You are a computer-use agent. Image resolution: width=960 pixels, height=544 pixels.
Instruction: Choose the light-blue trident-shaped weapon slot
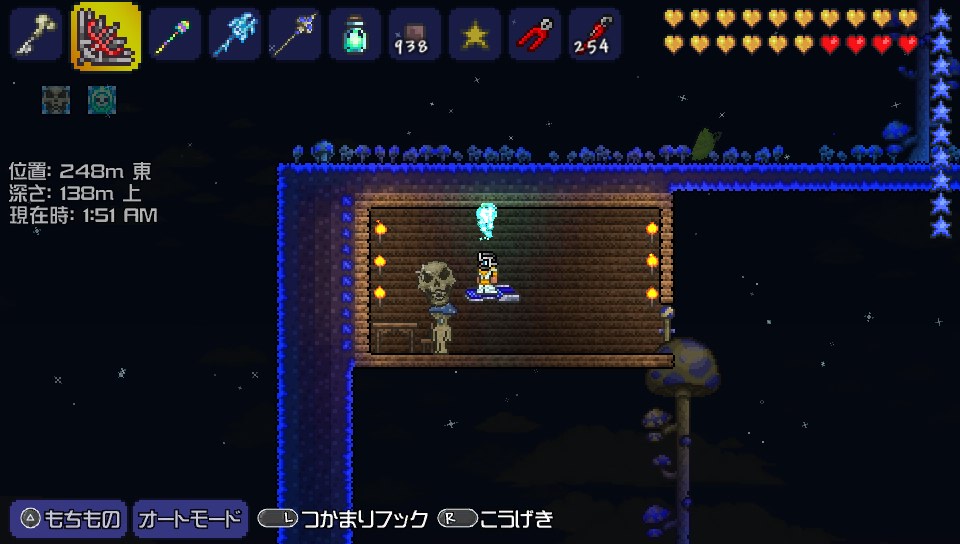(235, 35)
